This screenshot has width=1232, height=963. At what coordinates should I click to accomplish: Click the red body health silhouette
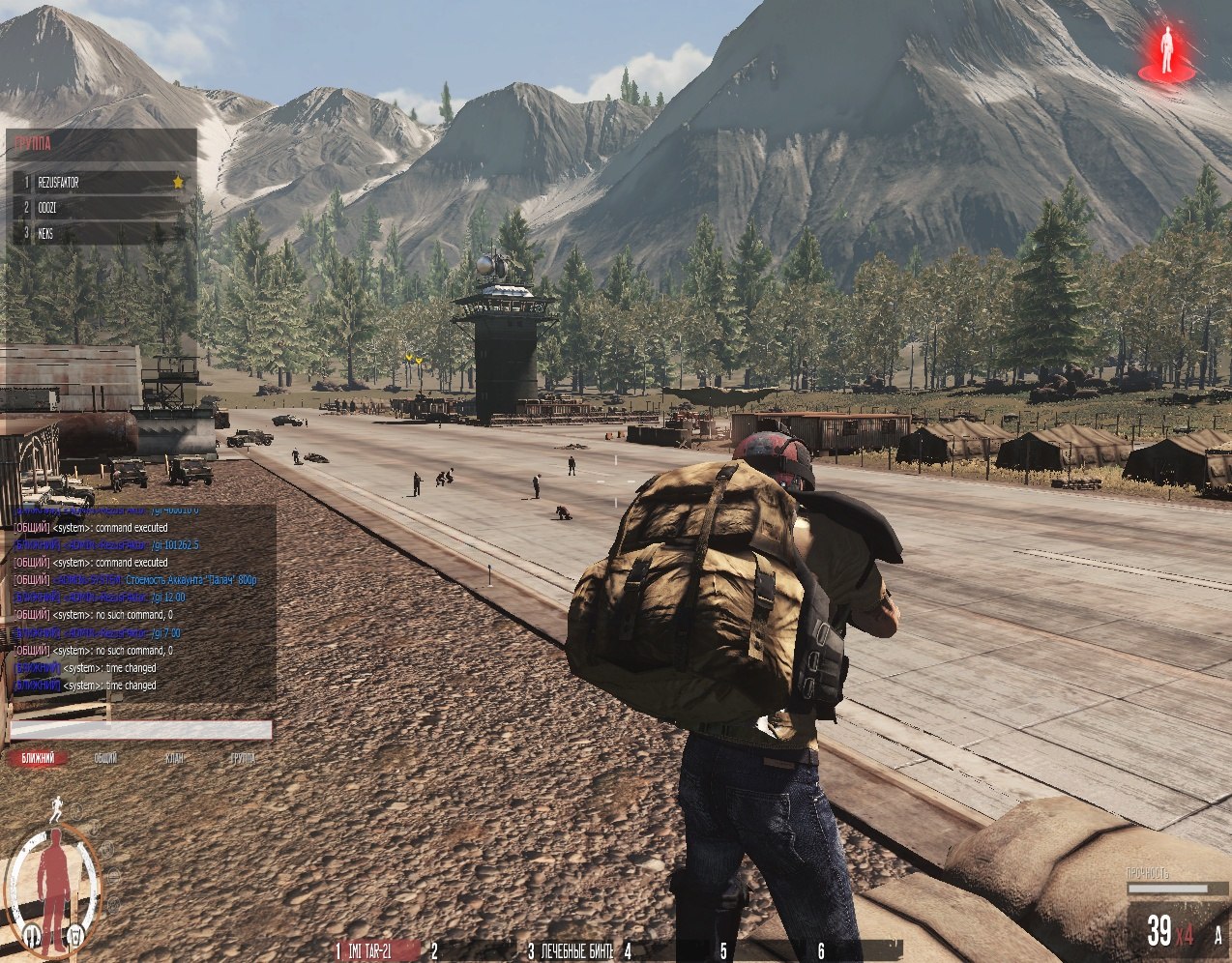[x=54, y=873]
